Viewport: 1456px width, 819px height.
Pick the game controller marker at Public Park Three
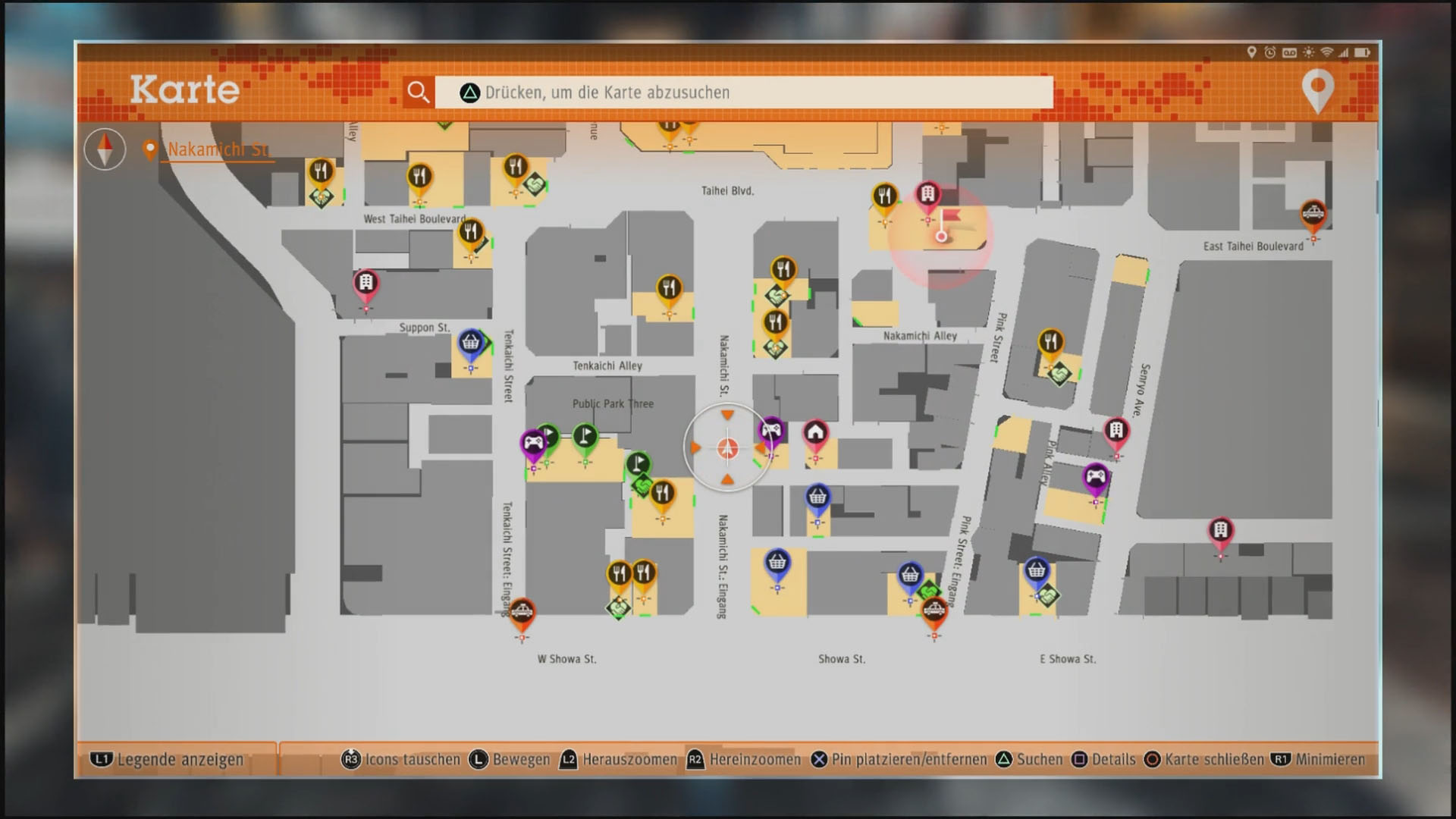tap(533, 443)
